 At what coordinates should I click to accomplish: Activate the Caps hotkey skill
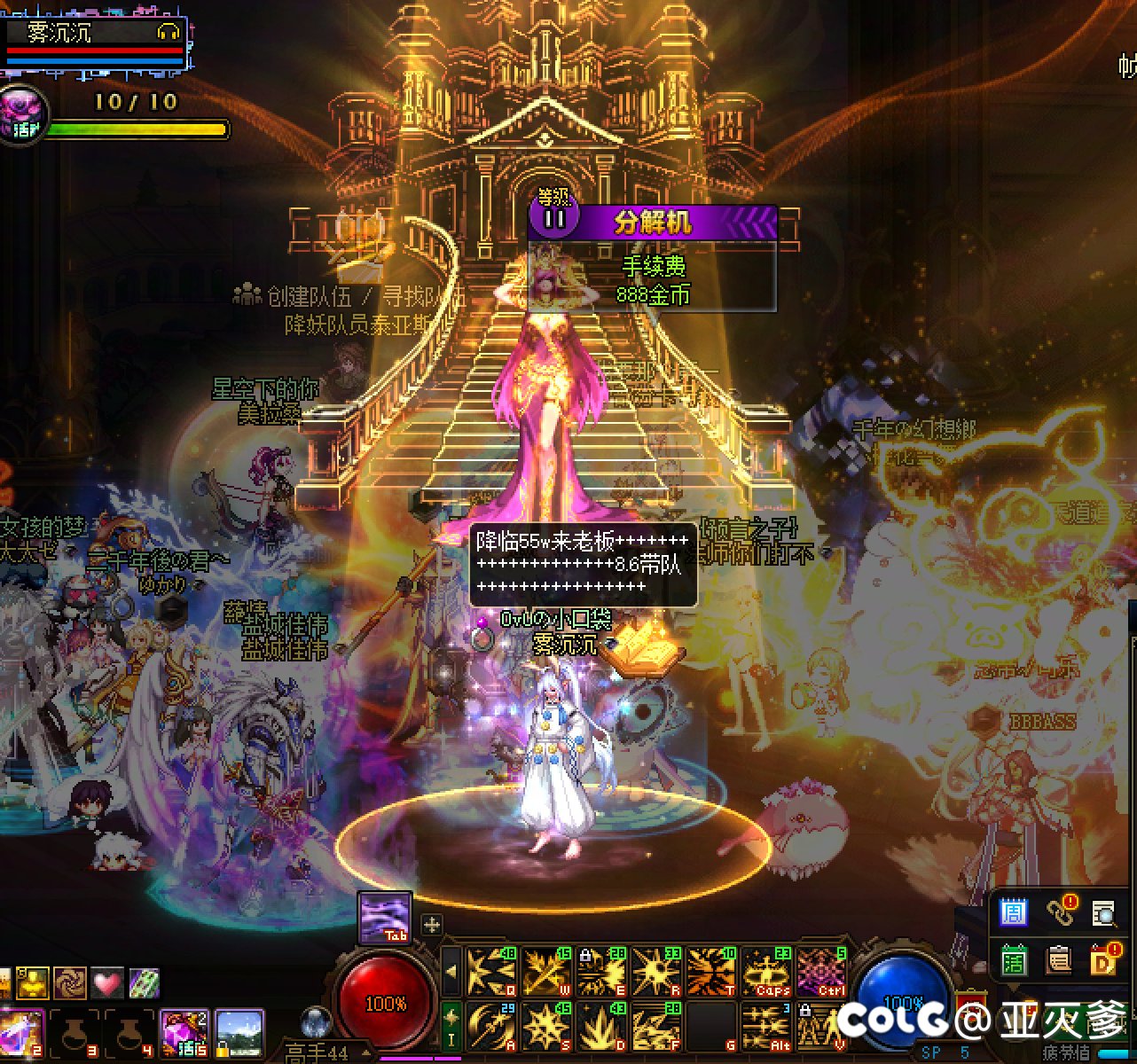pos(765,971)
